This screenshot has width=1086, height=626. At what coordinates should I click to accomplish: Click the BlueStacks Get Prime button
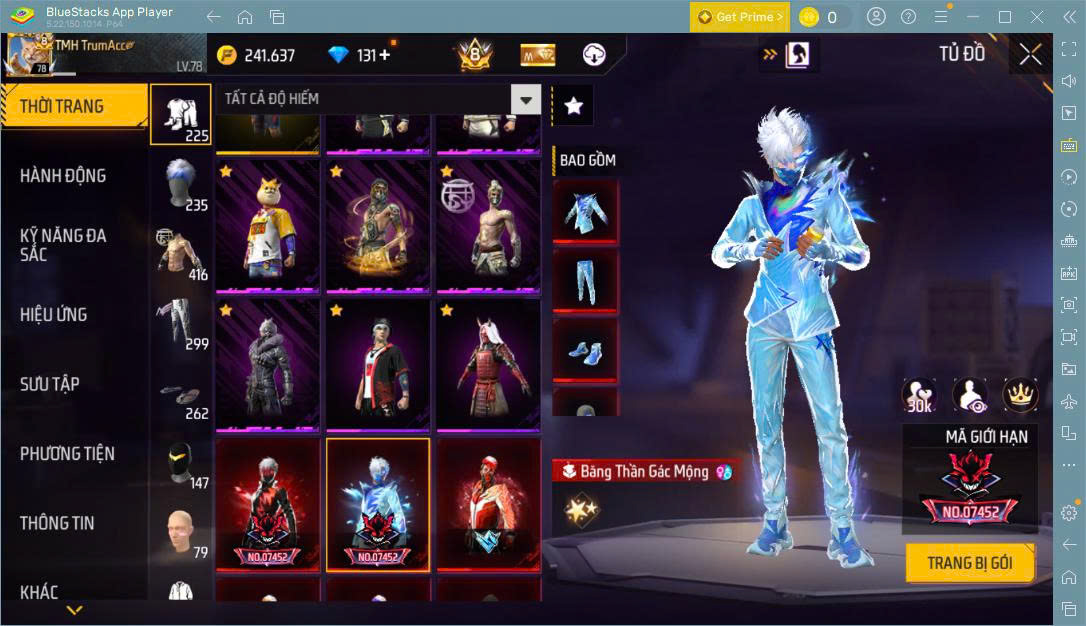coord(739,17)
